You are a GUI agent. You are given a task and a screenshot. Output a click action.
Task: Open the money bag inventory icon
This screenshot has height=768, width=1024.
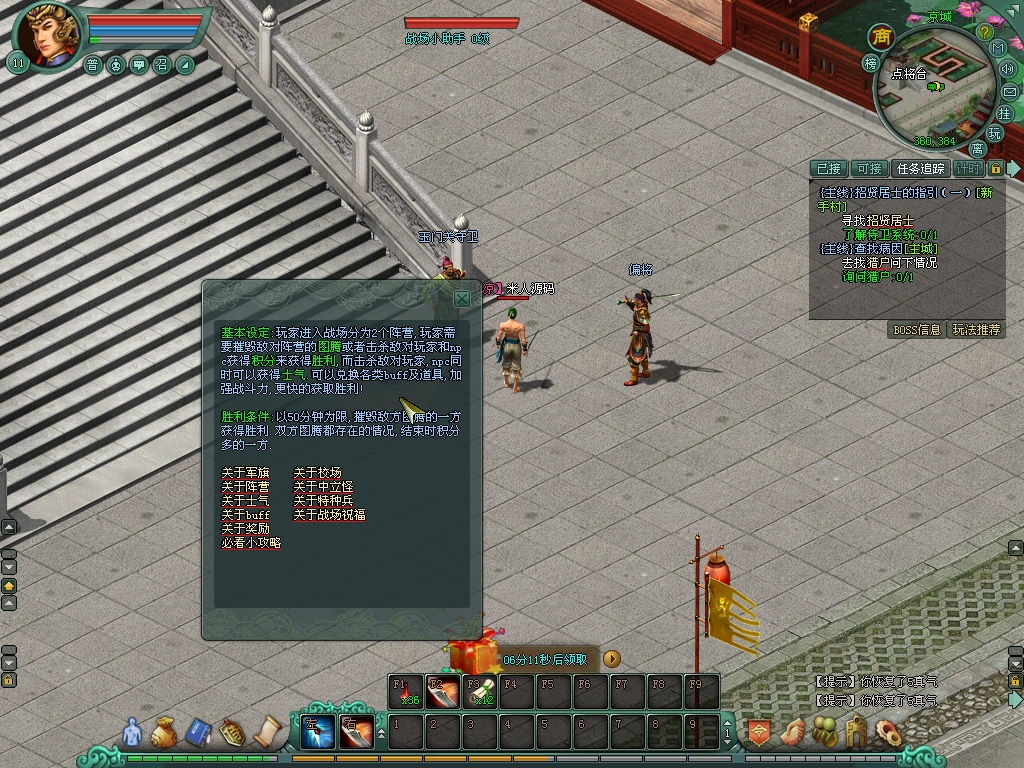tap(163, 733)
